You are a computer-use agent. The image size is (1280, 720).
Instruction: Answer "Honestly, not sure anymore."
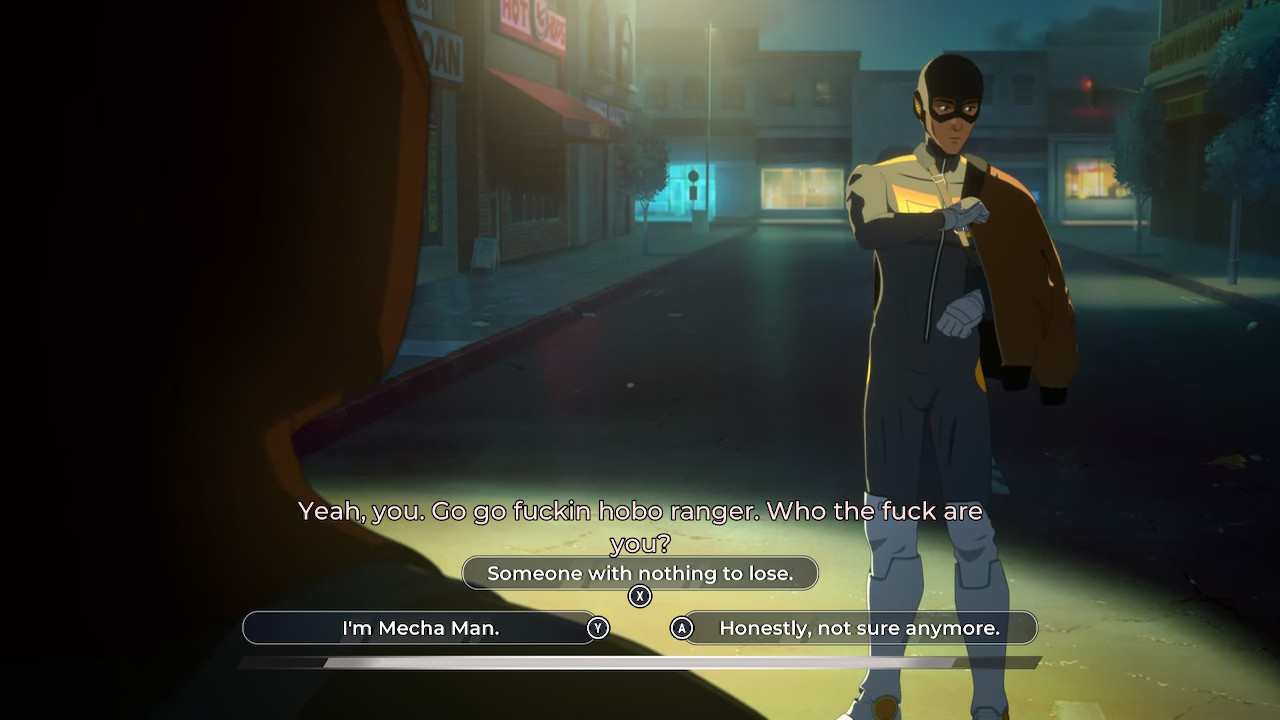859,628
